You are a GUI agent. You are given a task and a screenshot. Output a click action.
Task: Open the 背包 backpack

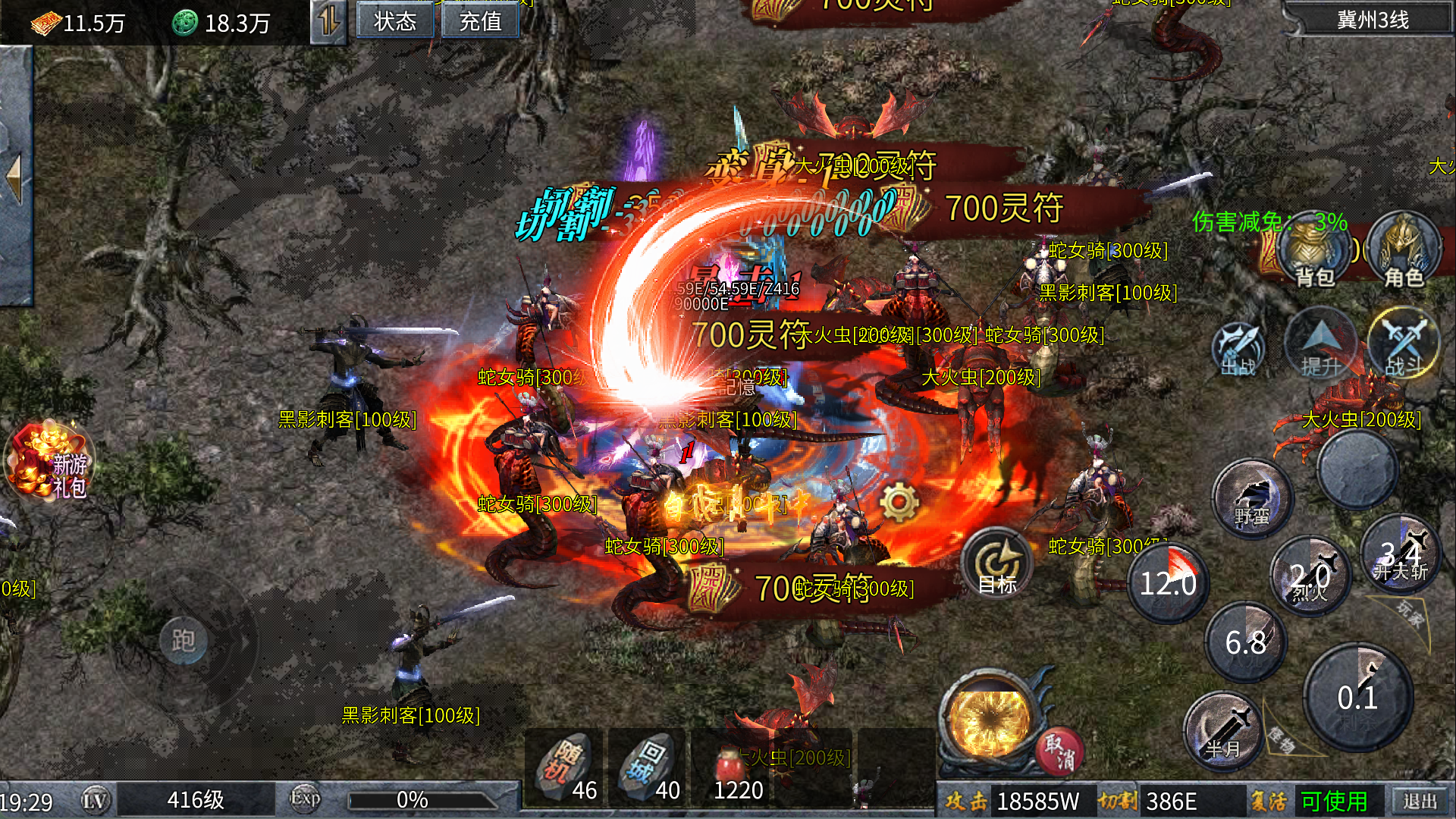(x=1313, y=254)
